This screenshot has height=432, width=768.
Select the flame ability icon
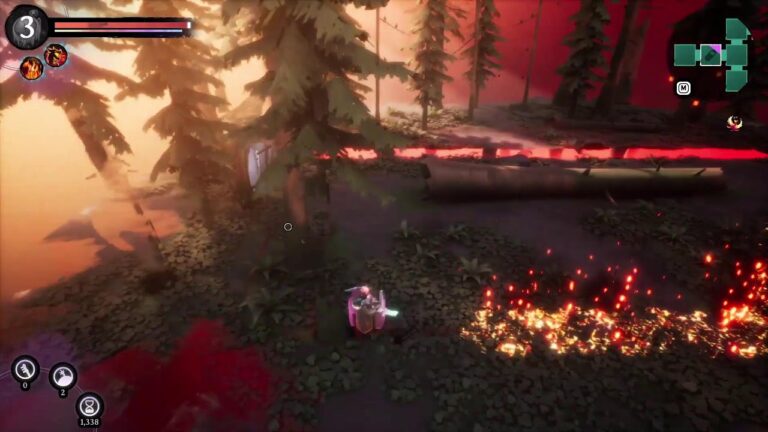coord(31,68)
